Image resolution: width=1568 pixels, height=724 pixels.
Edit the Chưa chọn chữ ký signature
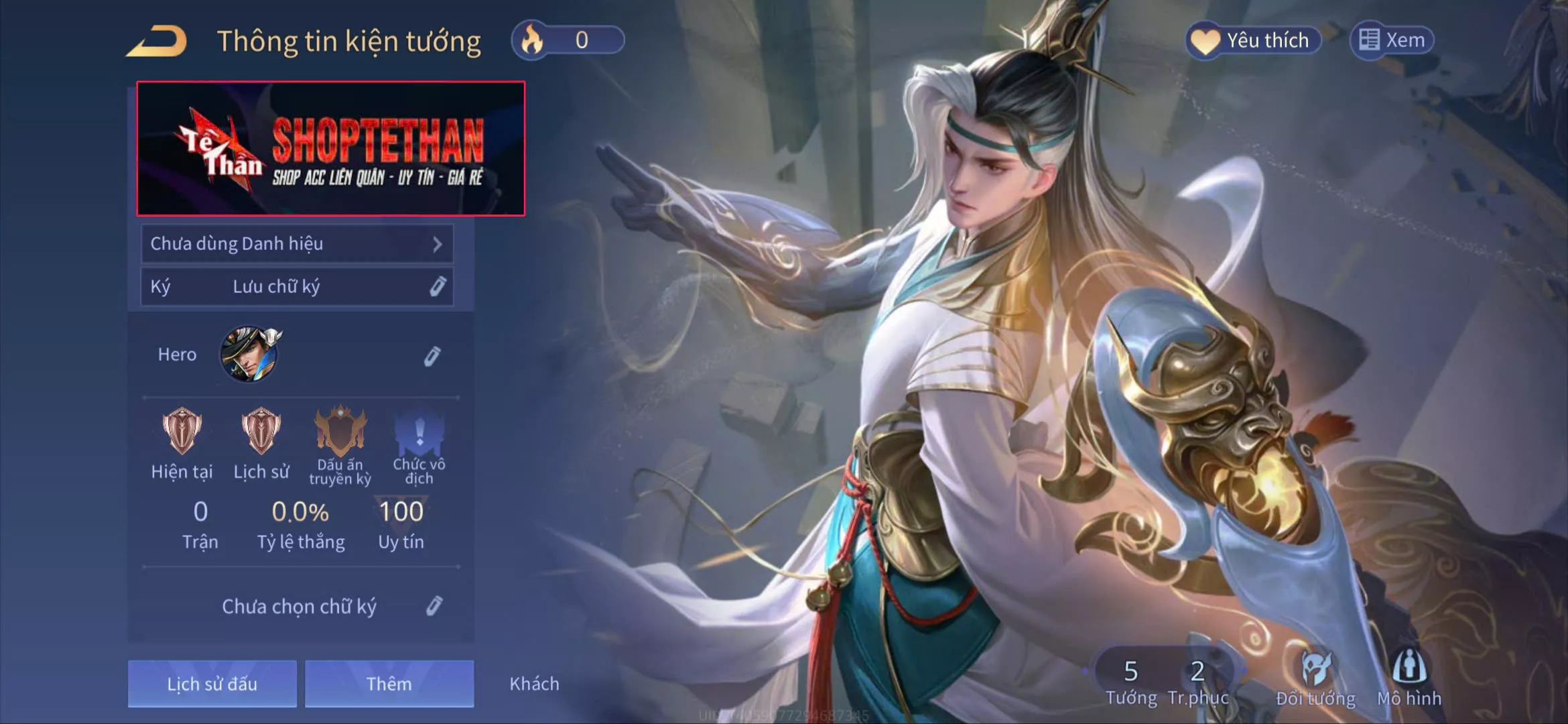[x=434, y=606]
